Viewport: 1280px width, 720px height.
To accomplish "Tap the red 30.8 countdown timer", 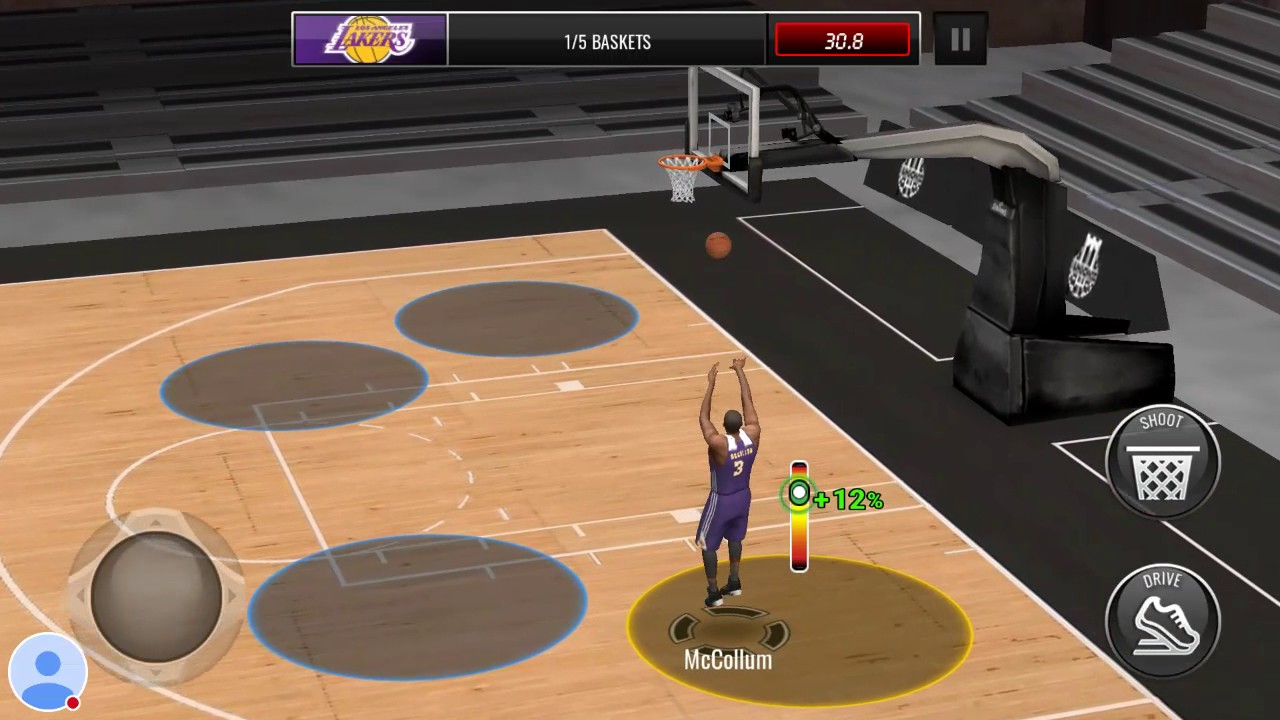I will (x=841, y=40).
